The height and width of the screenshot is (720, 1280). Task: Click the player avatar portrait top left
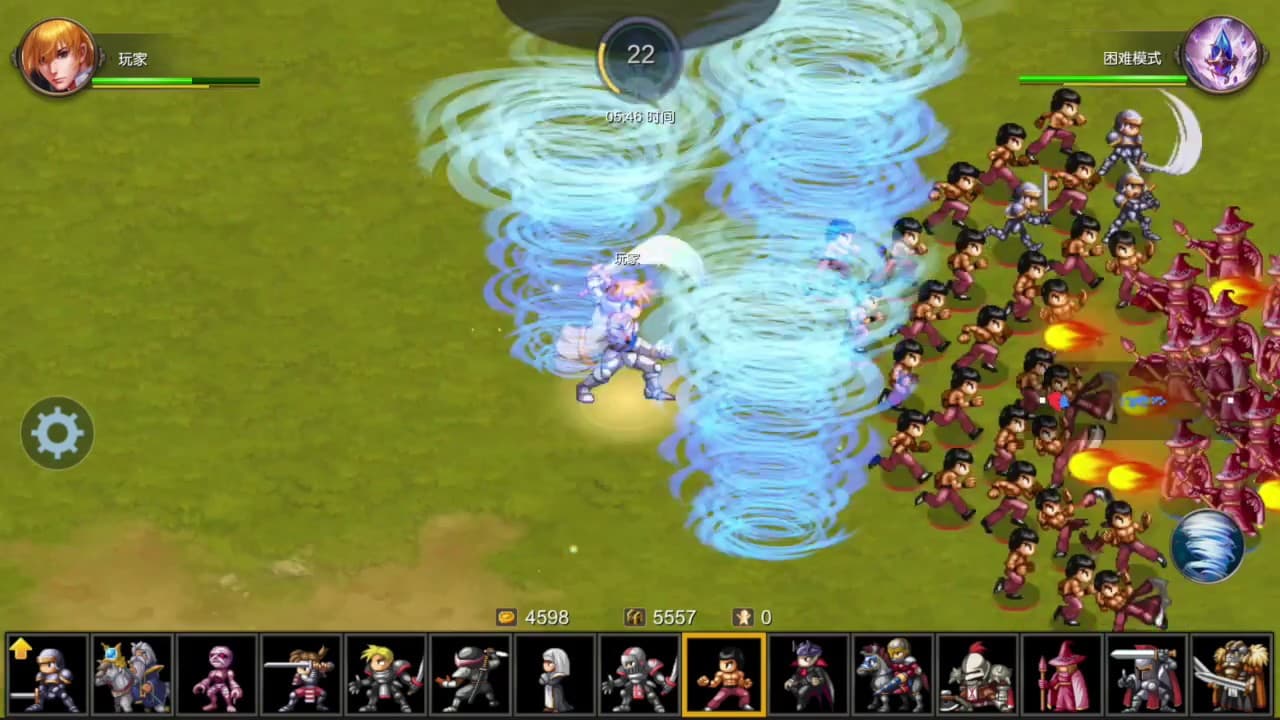coord(57,57)
